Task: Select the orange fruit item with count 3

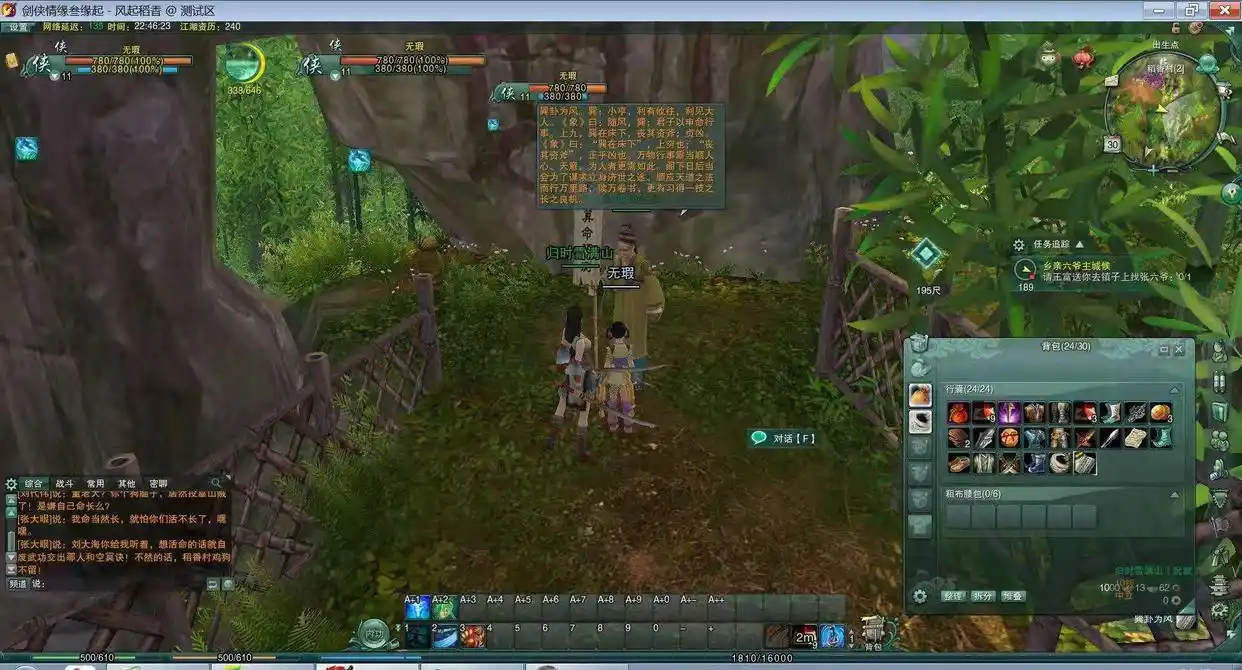Action: point(1160,413)
